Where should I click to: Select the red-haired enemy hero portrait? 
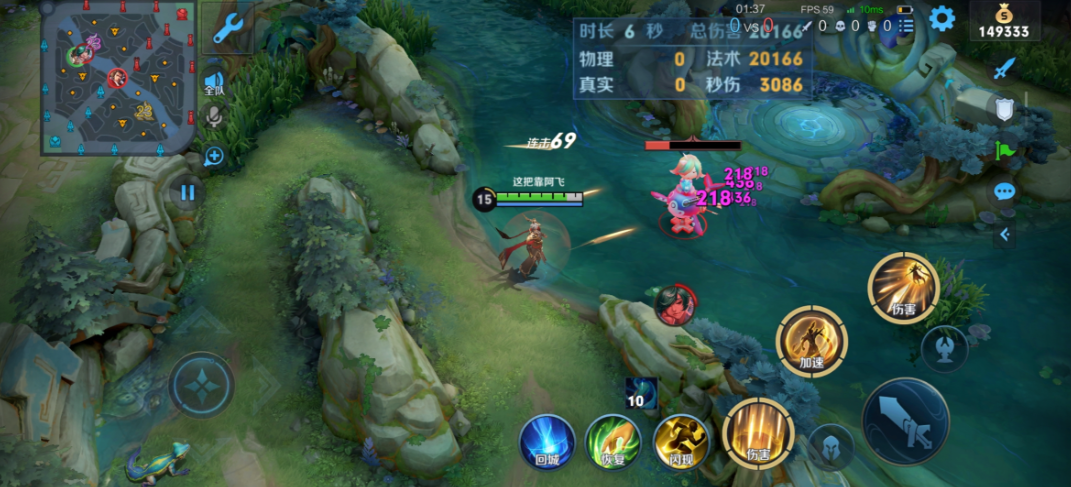point(675,304)
